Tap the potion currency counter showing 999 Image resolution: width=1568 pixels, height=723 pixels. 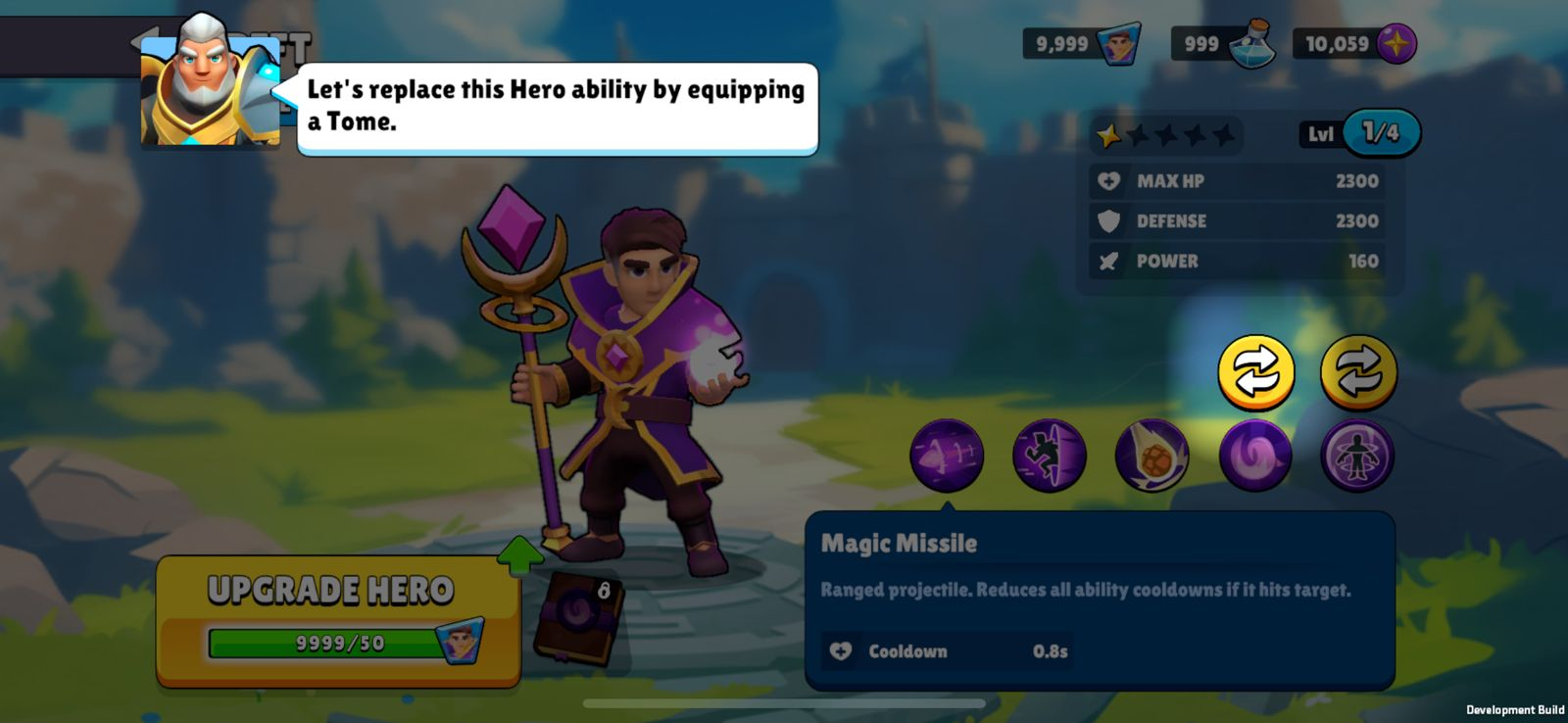tap(1223, 44)
